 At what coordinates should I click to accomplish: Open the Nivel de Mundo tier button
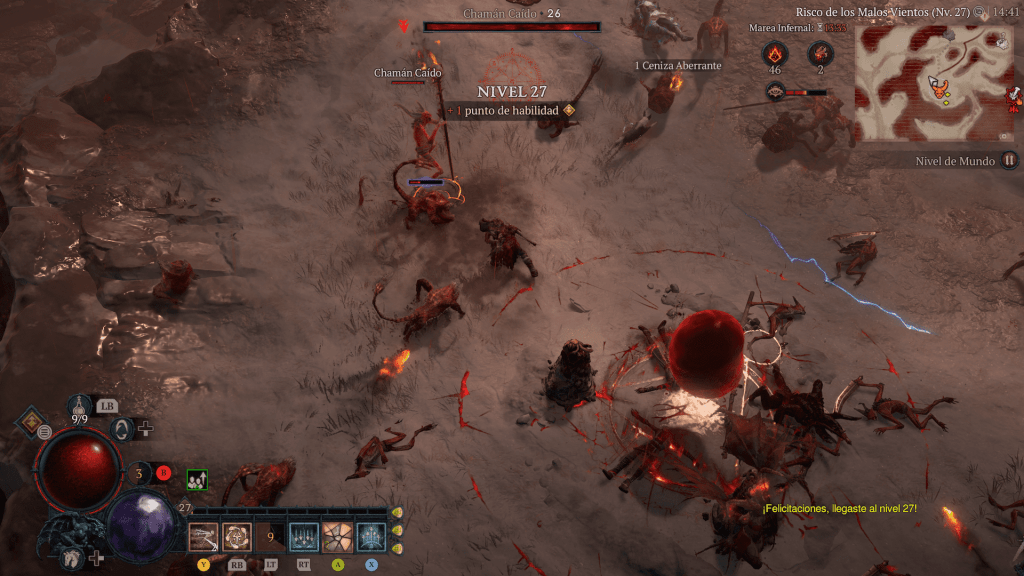tap(1010, 160)
